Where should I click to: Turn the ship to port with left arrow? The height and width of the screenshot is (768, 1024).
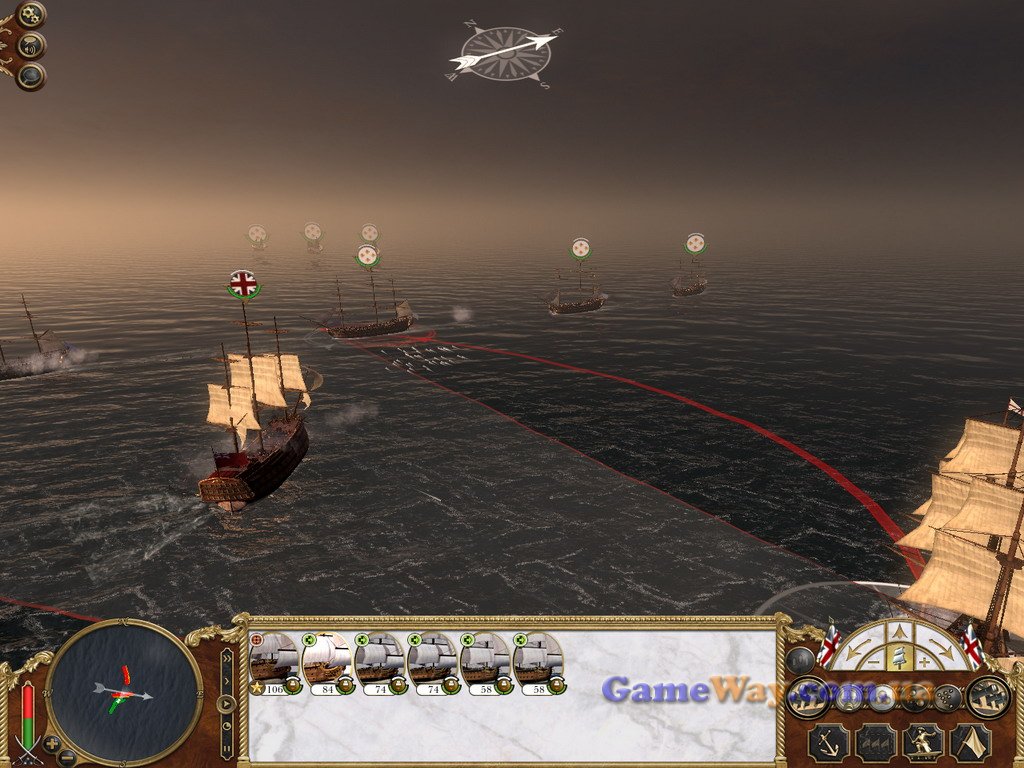856,649
